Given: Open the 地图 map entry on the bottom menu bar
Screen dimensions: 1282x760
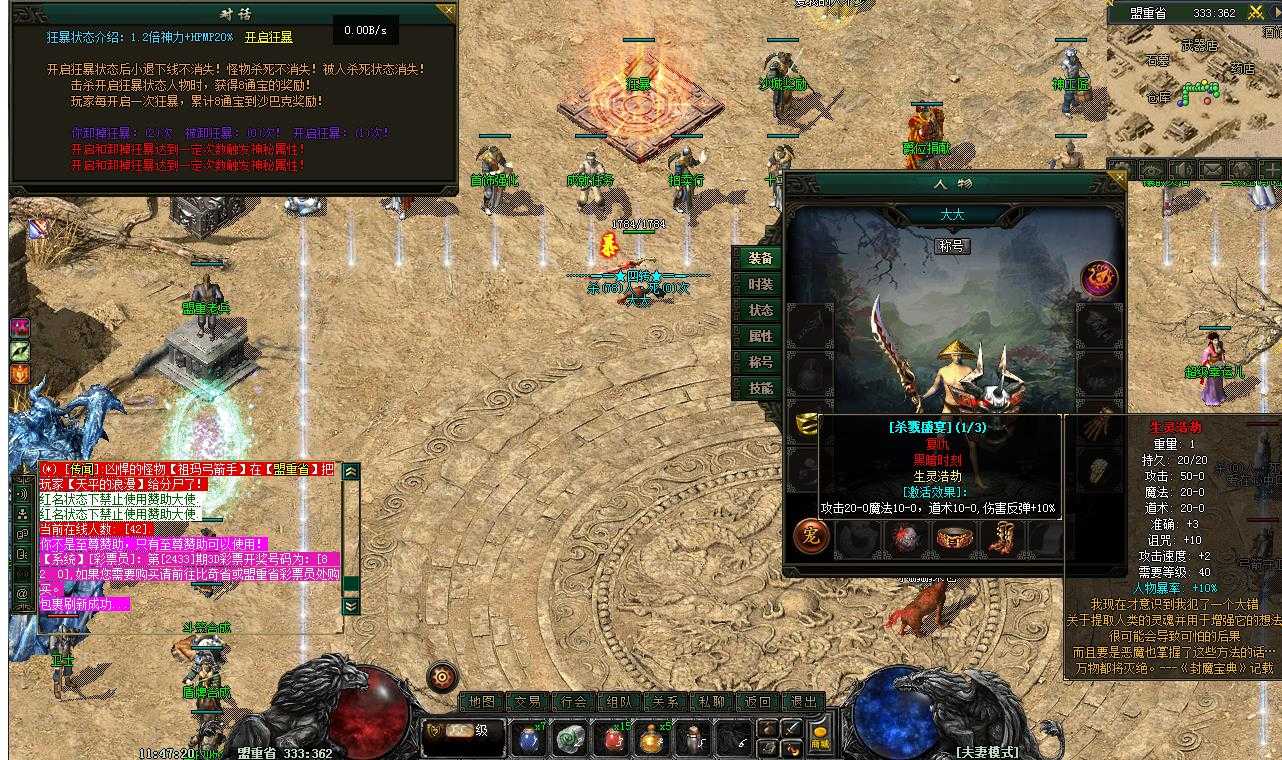Looking at the screenshot, I should point(484,700).
